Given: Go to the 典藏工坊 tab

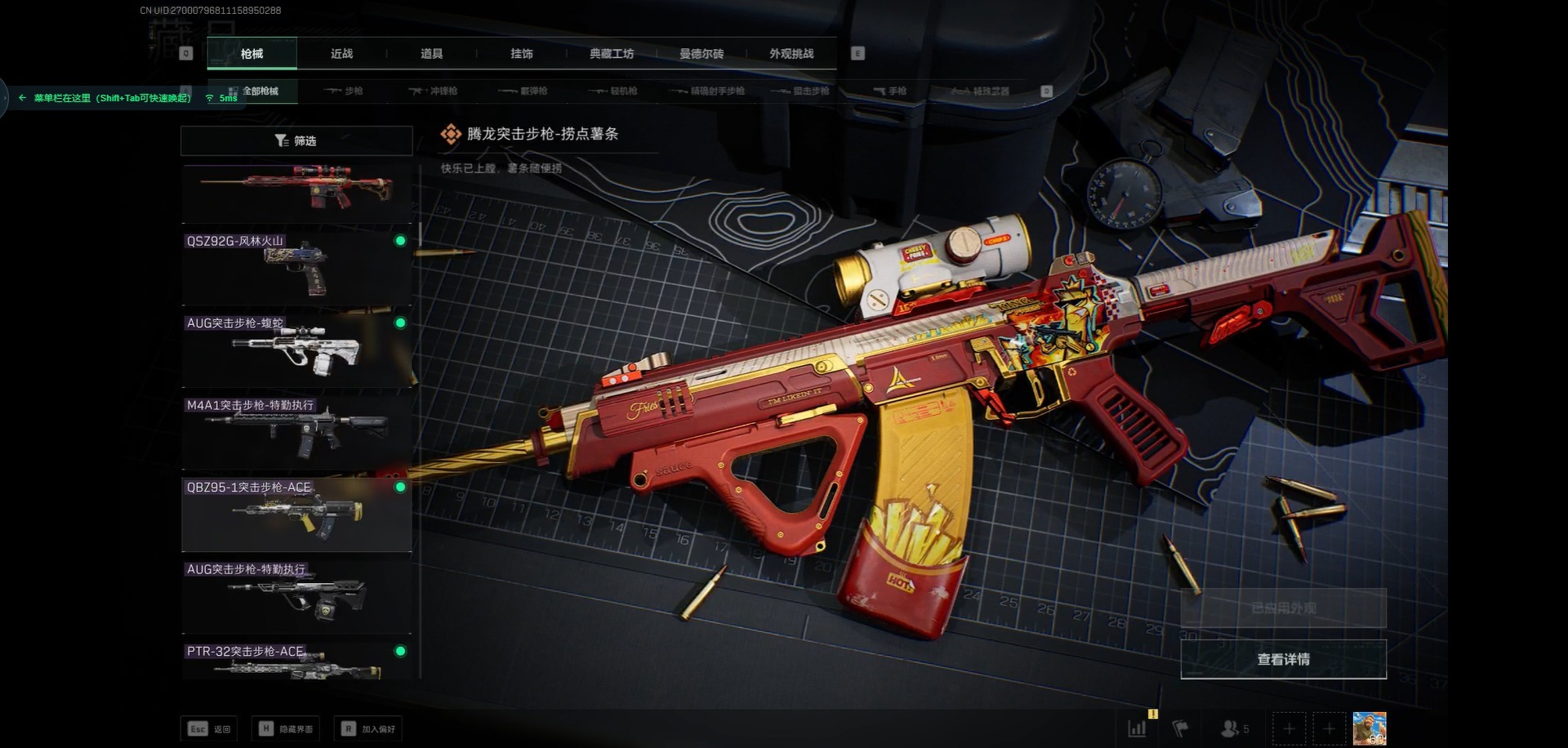Looking at the screenshot, I should pyautogui.click(x=612, y=54).
